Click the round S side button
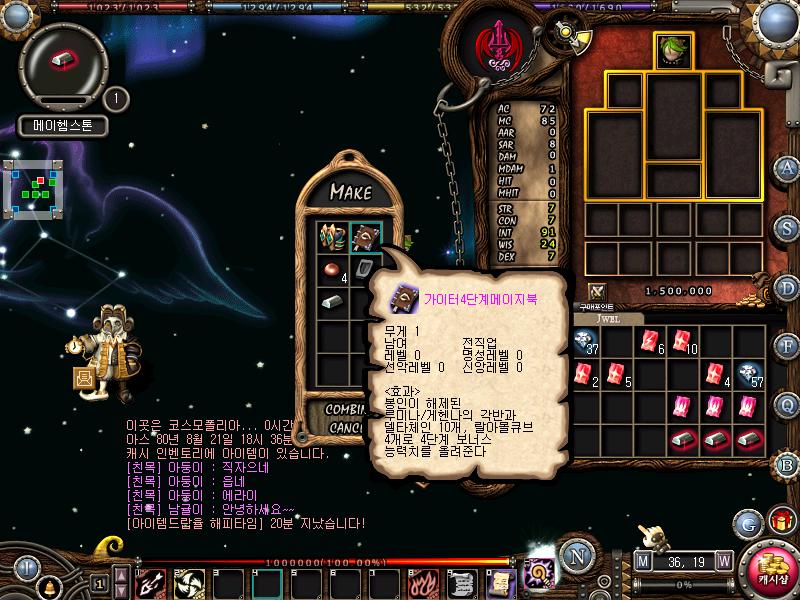The height and width of the screenshot is (600, 800). (x=788, y=228)
